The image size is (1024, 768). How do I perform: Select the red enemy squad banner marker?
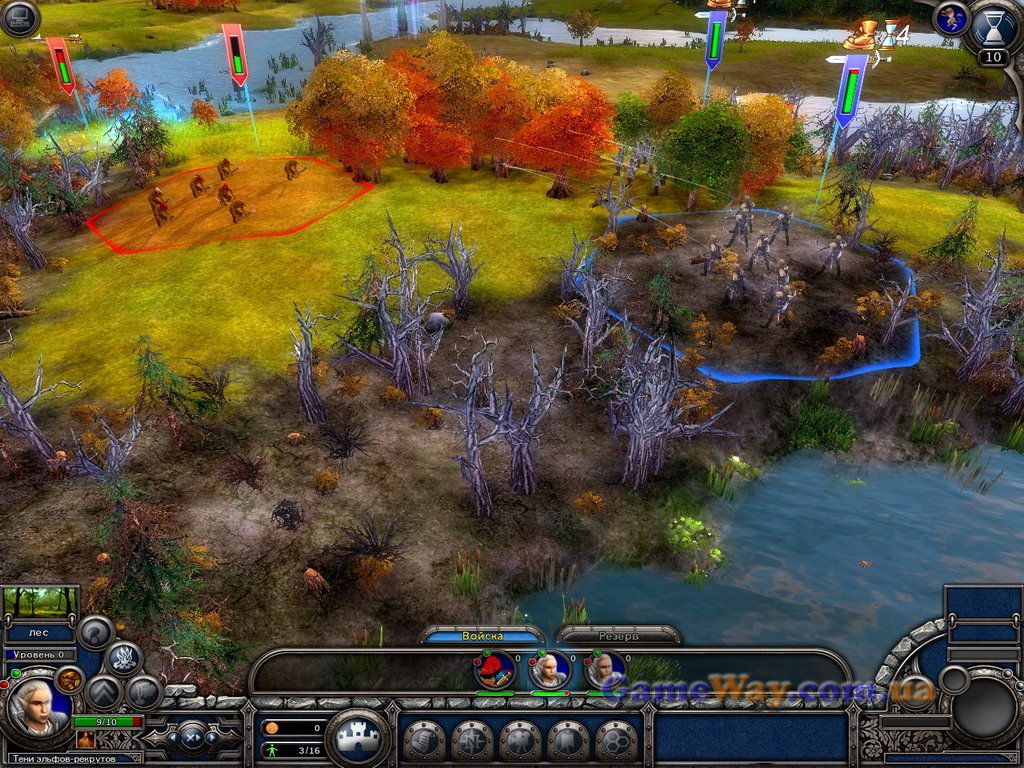coord(235,56)
